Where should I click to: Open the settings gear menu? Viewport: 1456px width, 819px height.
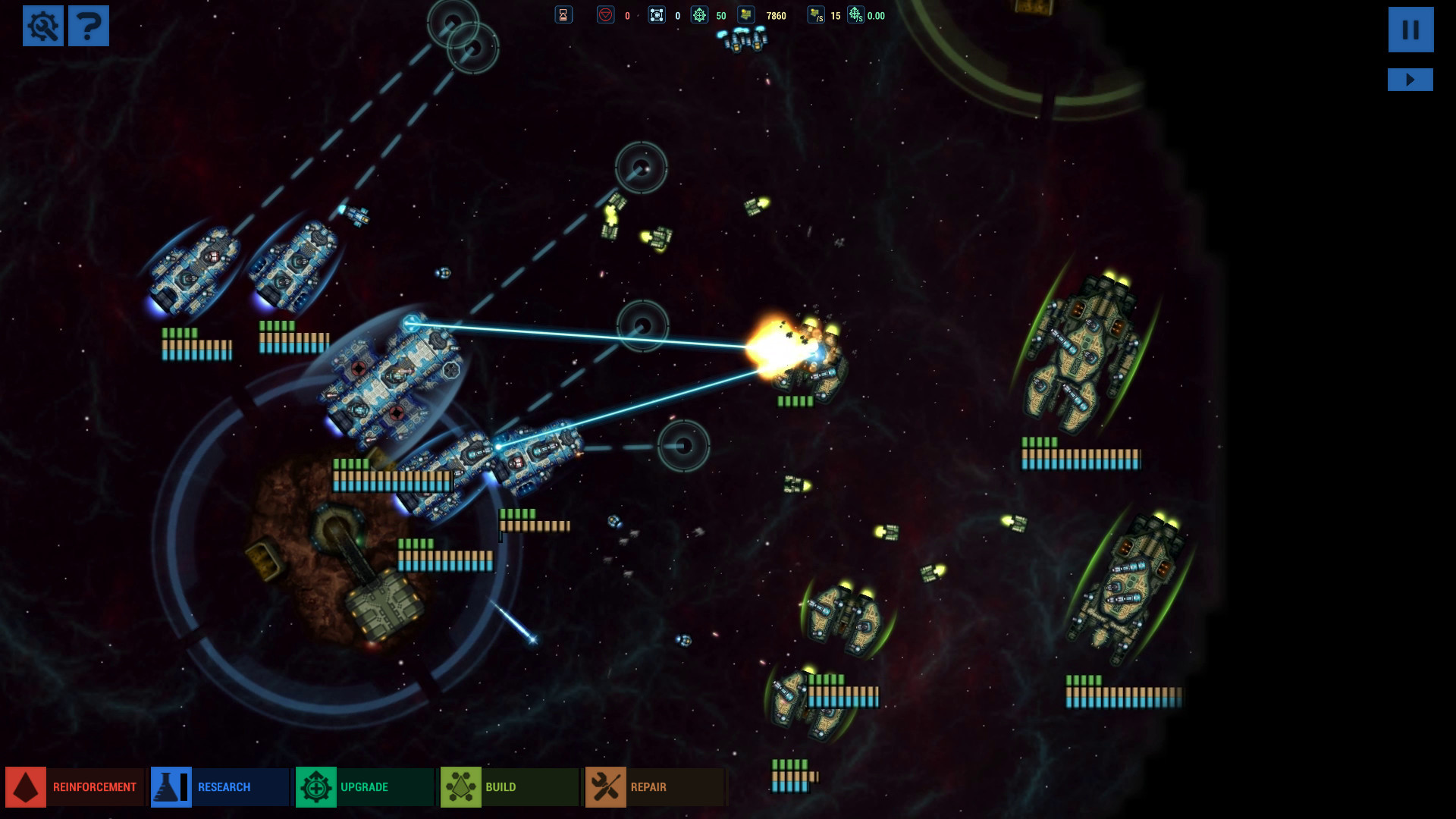click(x=43, y=26)
